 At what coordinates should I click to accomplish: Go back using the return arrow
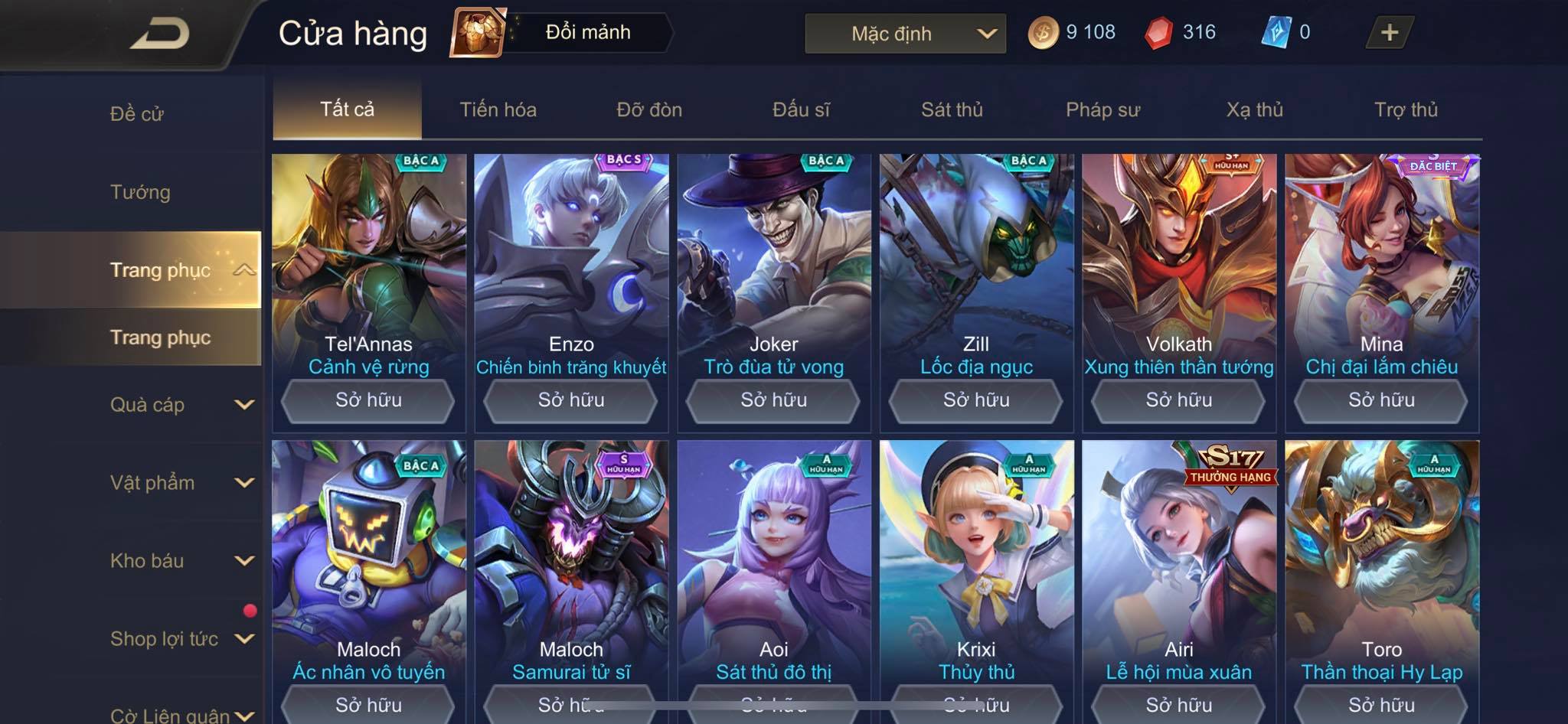pyautogui.click(x=159, y=34)
